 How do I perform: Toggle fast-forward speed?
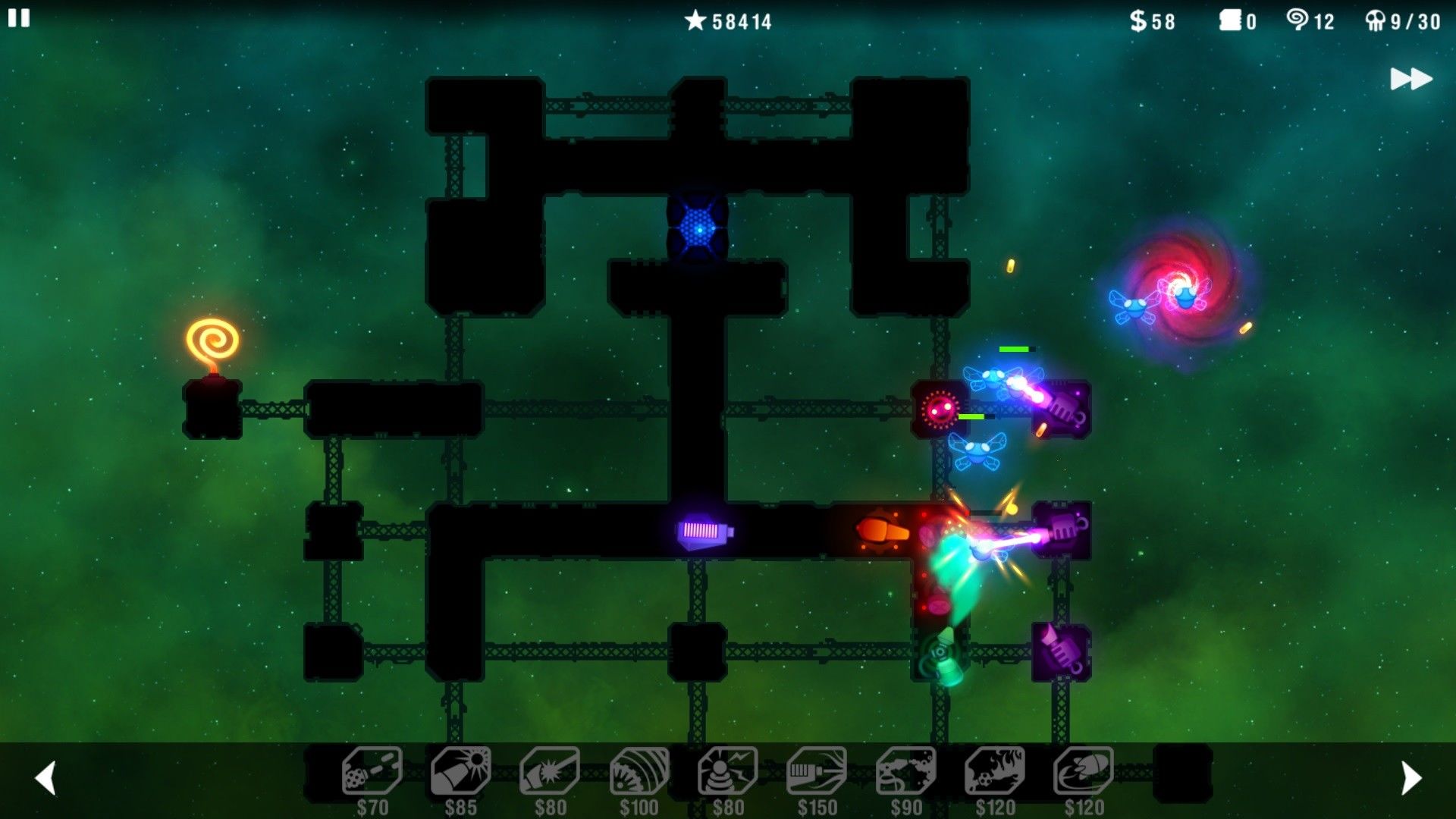1410,79
